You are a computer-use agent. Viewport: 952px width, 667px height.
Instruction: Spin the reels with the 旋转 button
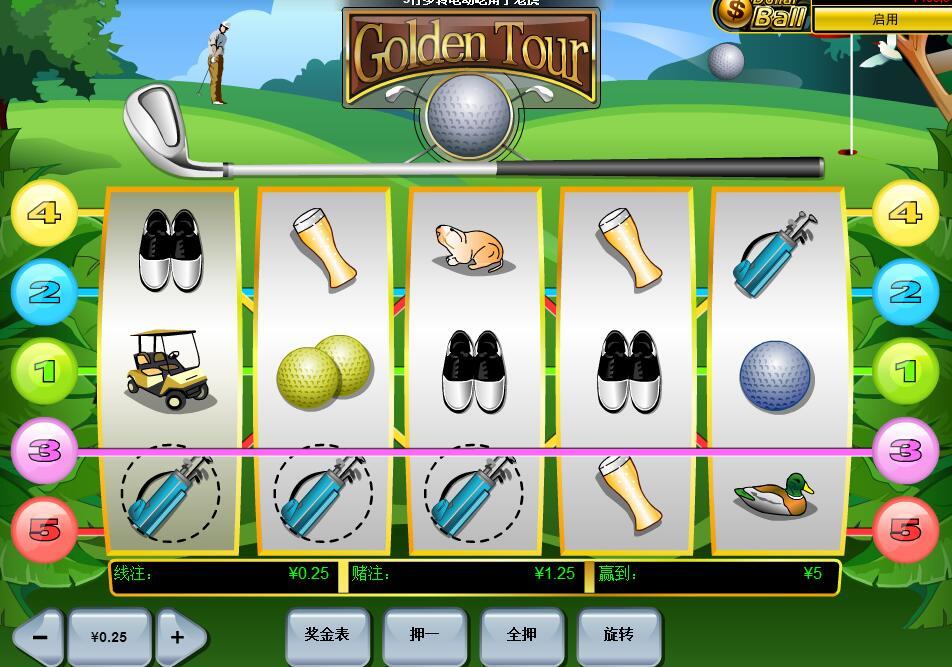[x=619, y=635]
